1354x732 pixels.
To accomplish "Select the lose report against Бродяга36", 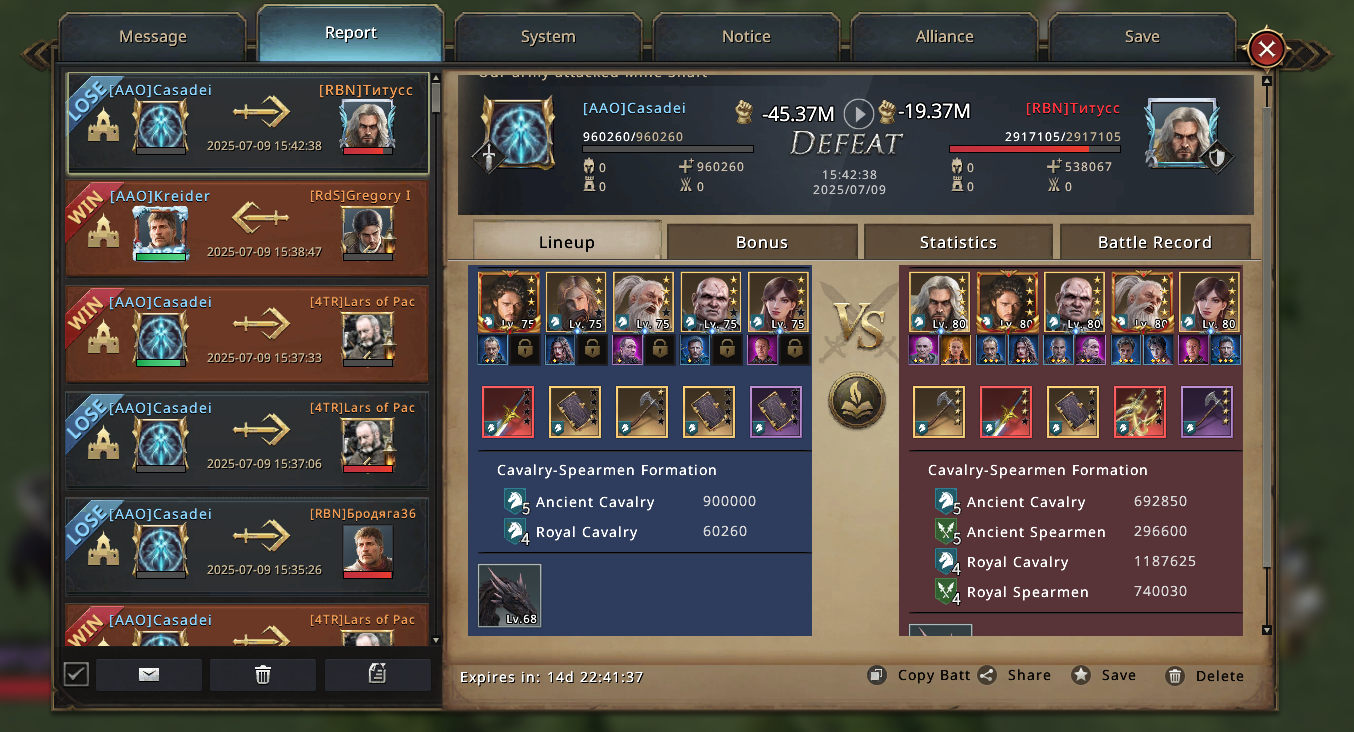I will [x=247, y=546].
